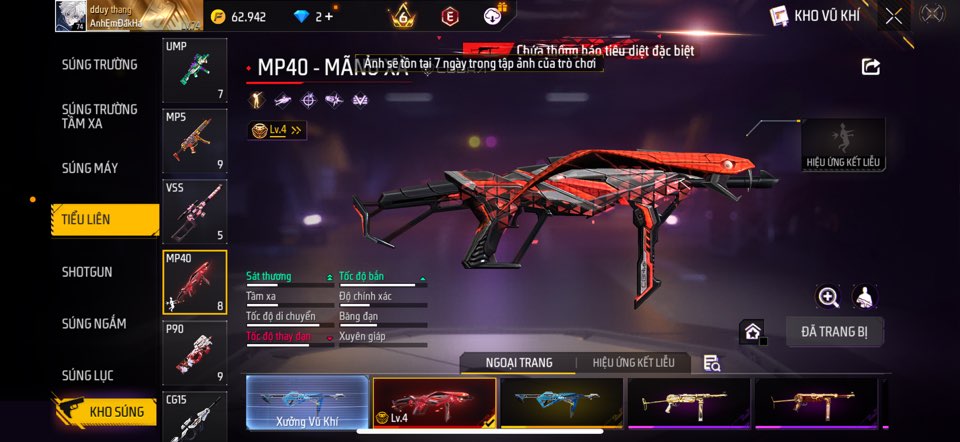This screenshot has width=960, height=442.
Task: Close the weapon armory screen
Action: 893,15
